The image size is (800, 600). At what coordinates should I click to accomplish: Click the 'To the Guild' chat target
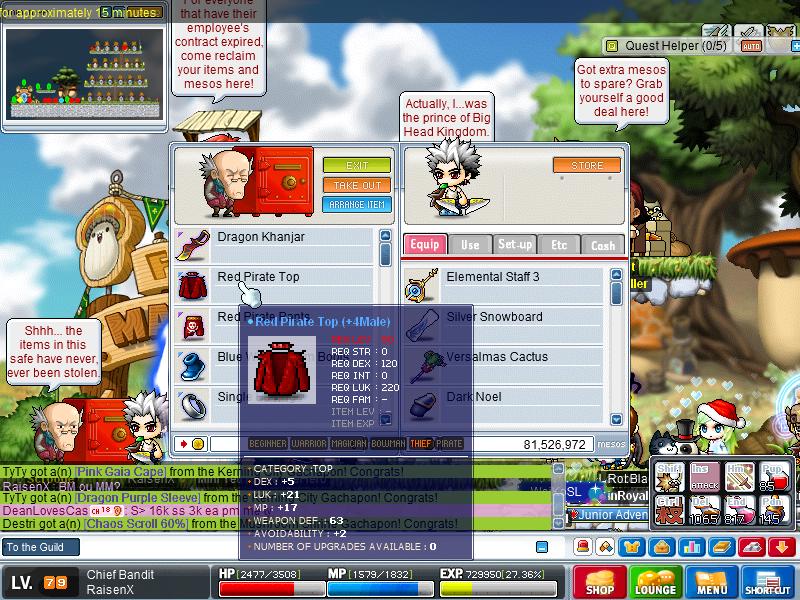(36, 547)
